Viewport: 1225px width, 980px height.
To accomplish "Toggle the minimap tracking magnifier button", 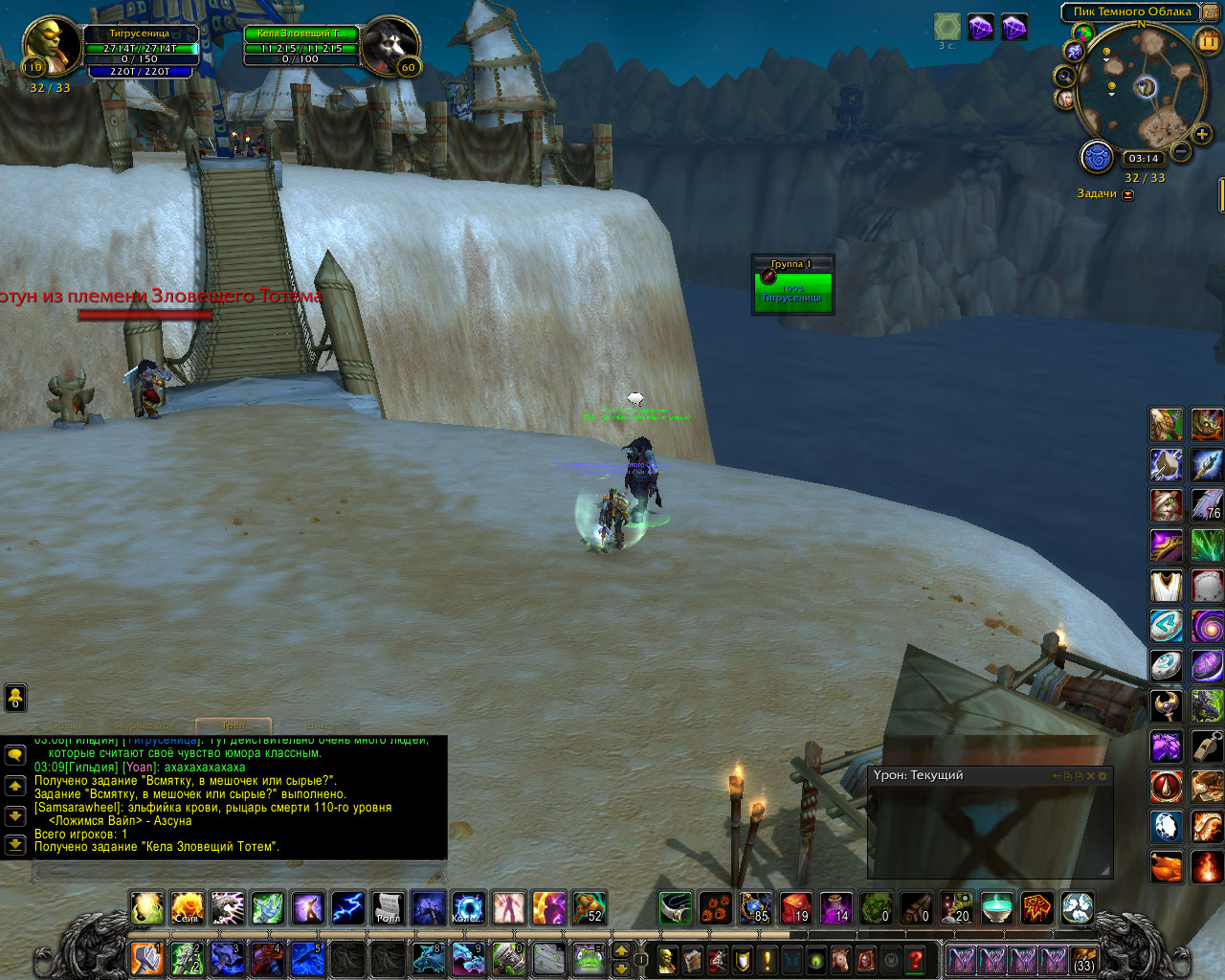I will click(x=1065, y=76).
